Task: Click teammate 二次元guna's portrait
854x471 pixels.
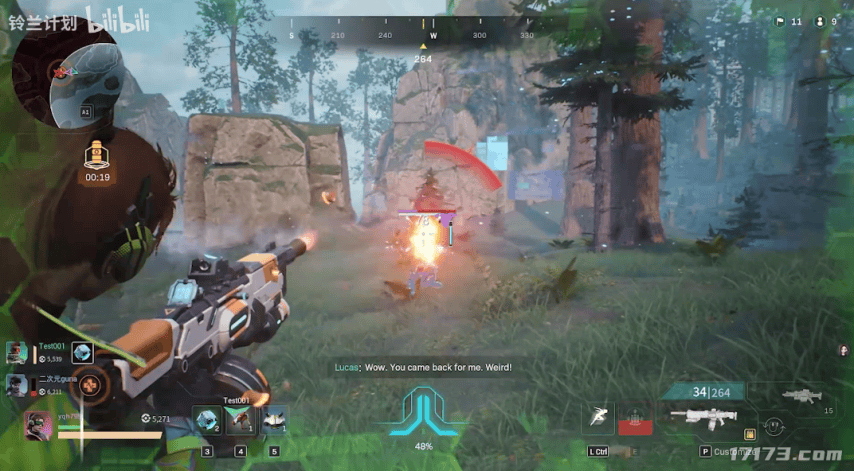Action: pyautogui.click(x=17, y=384)
